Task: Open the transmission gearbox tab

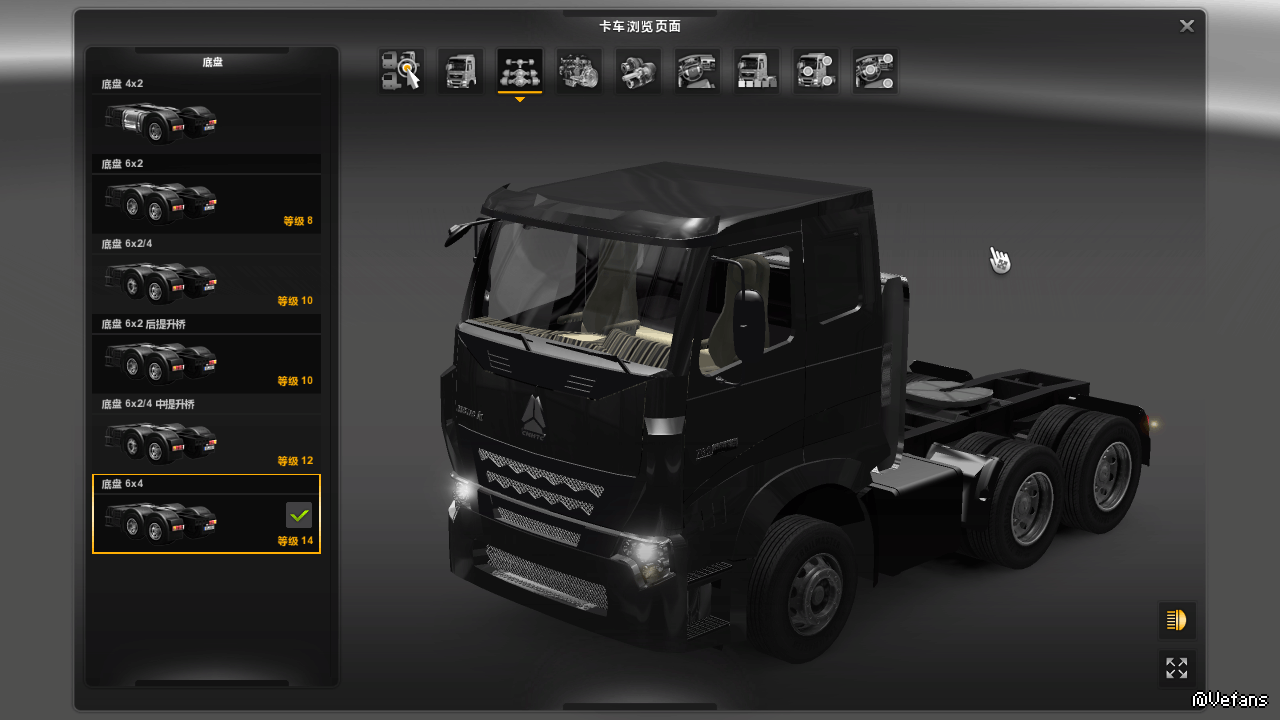Action: click(638, 71)
